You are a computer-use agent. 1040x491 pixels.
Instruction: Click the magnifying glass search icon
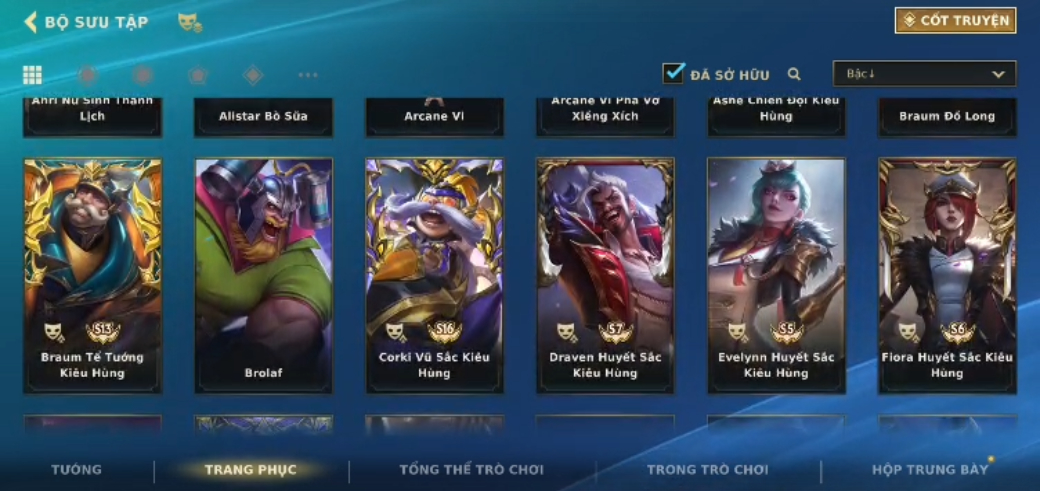(x=794, y=74)
